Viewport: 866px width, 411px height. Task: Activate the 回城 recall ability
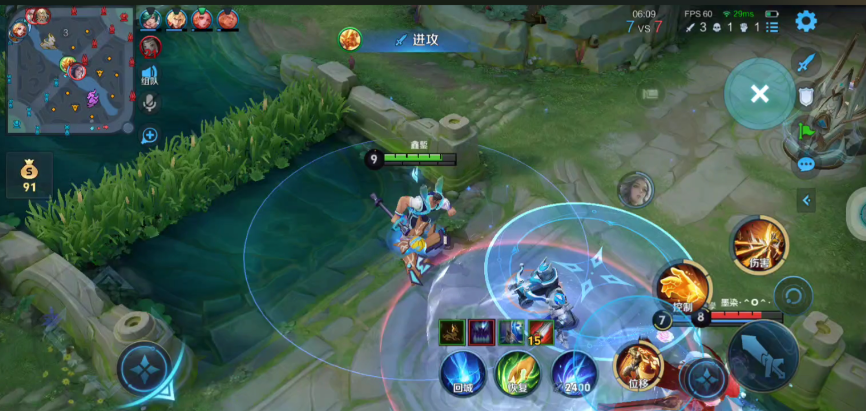coord(463,372)
